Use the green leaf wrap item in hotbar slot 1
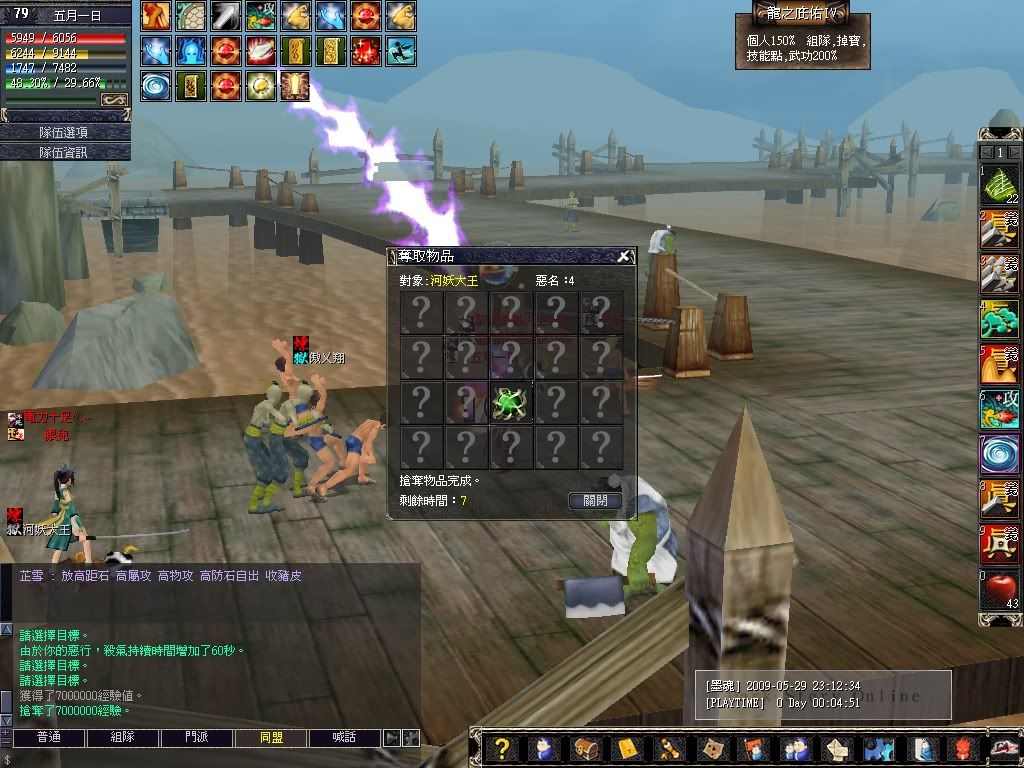Screen dimensions: 1024x768 998,185
